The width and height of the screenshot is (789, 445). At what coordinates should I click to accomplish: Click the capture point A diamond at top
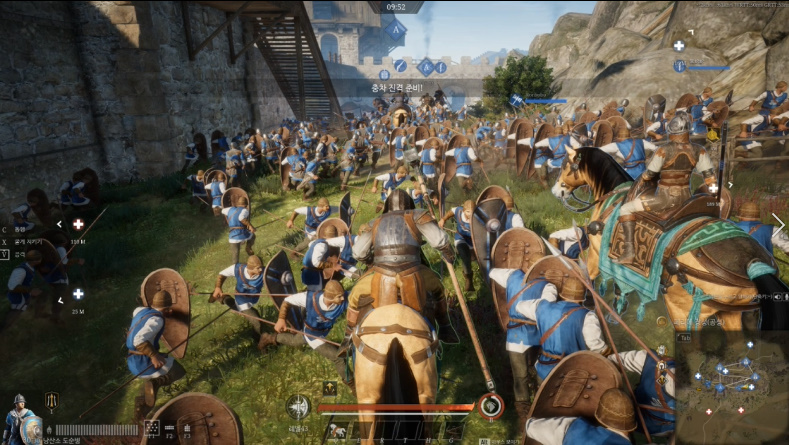(396, 30)
